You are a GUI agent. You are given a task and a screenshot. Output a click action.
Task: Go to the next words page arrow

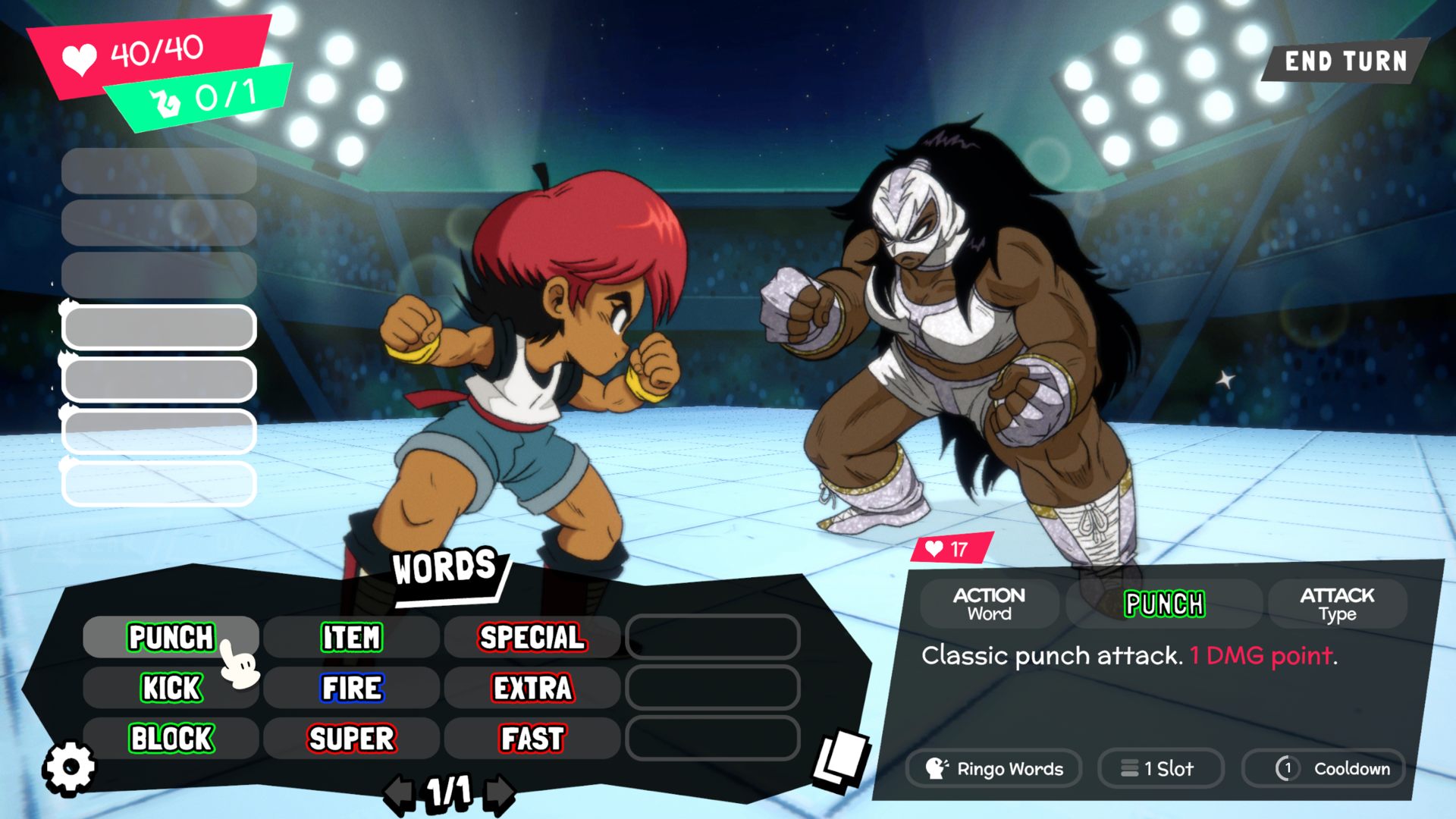coord(500,793)
